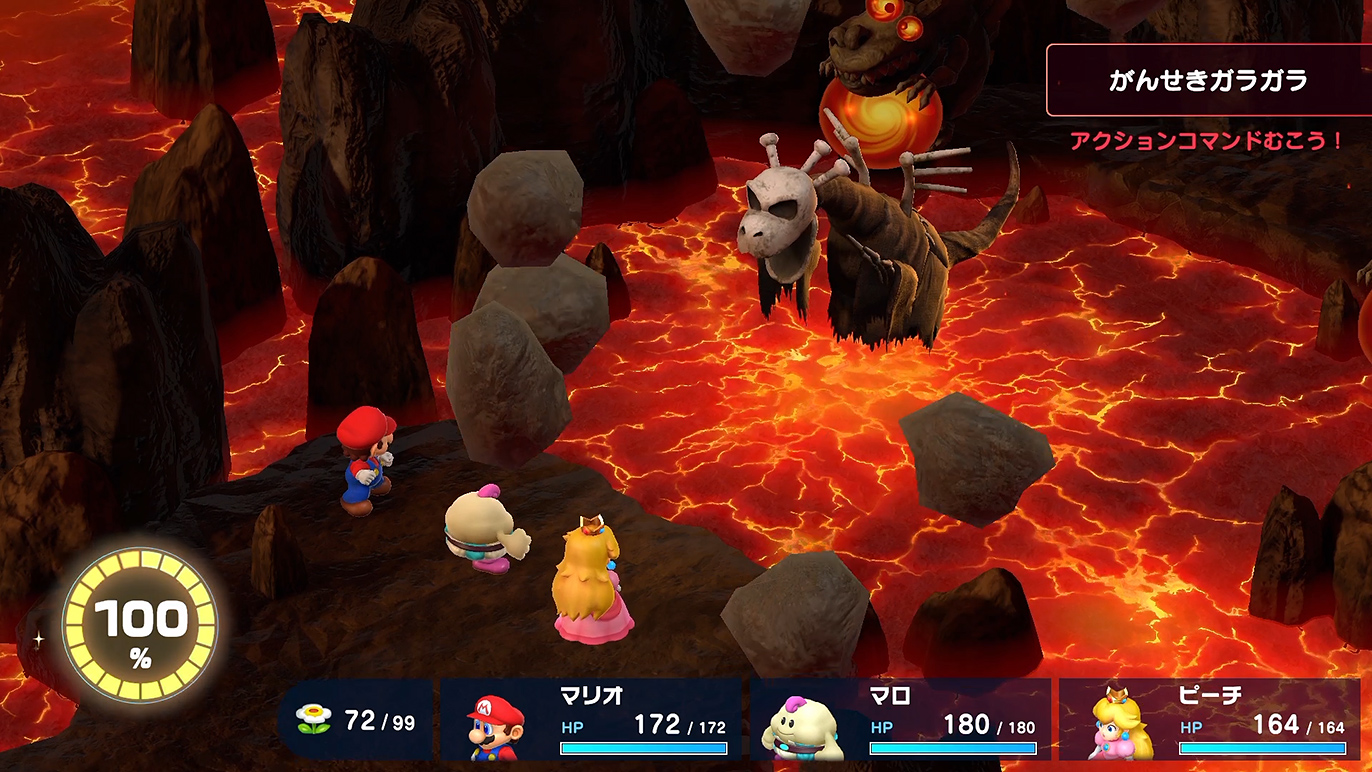The height and width of the screenshot is (772, 1372).
Task: Select Mallow's マロ party panel
Action: [900, 720]
